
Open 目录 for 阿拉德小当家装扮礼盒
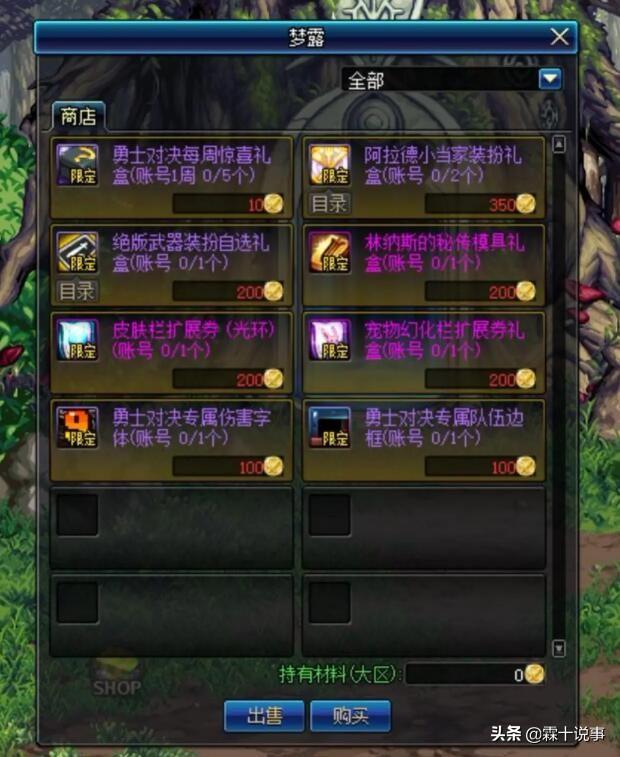click(329, 204)
